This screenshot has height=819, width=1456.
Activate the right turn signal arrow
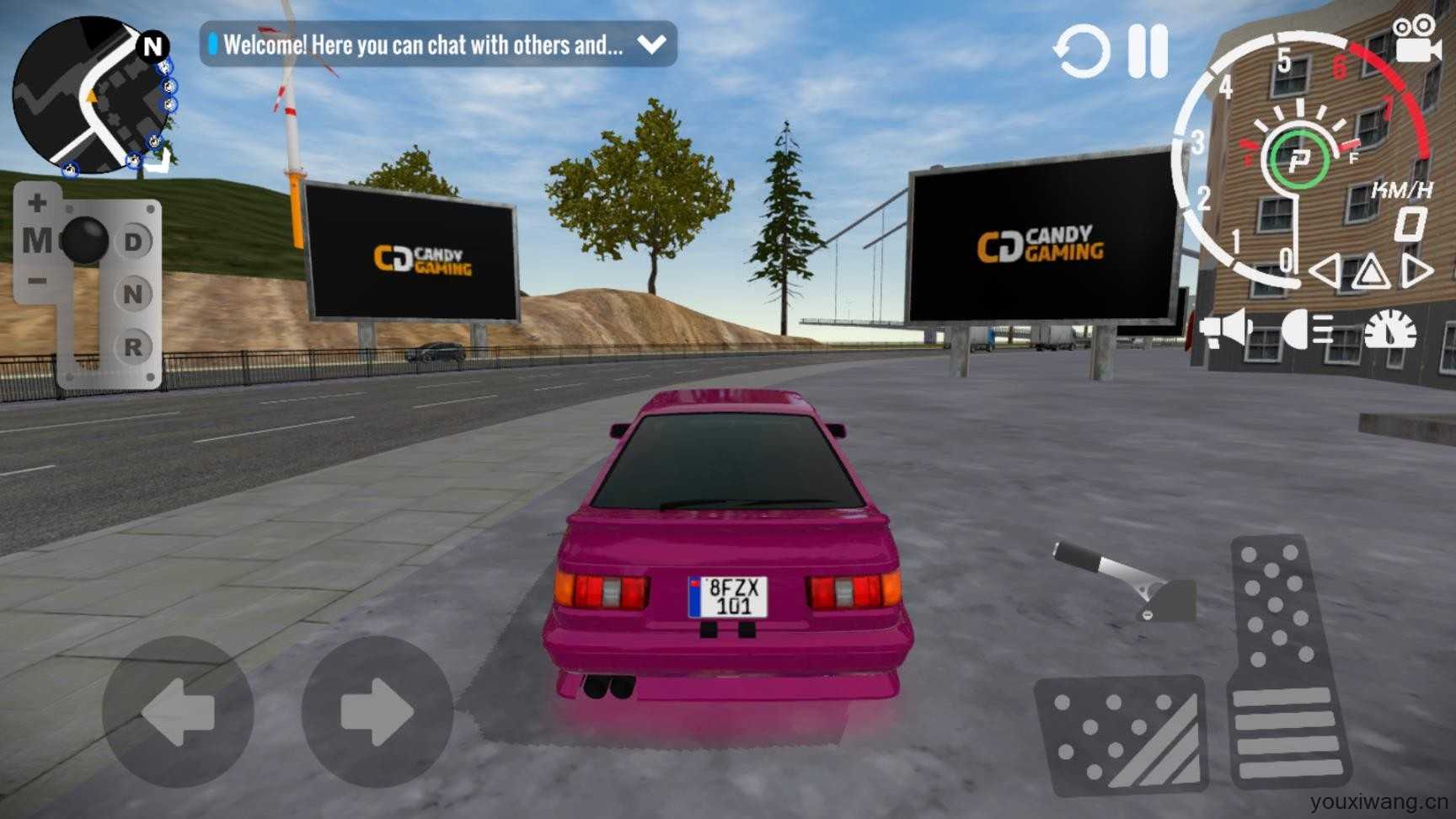[1417, 271]
